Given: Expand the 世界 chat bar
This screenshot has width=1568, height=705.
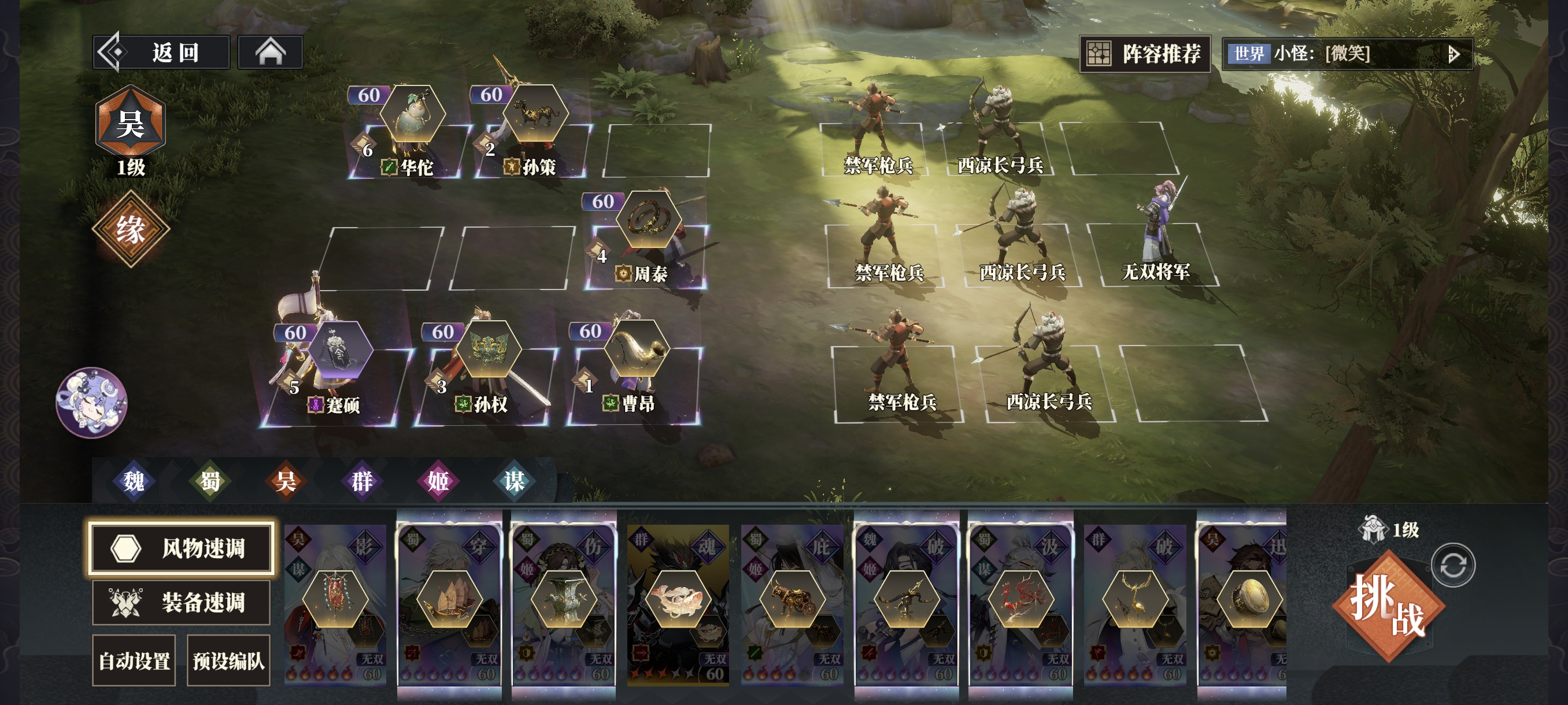Looking at the screenshot, I should pos(1453,55).
